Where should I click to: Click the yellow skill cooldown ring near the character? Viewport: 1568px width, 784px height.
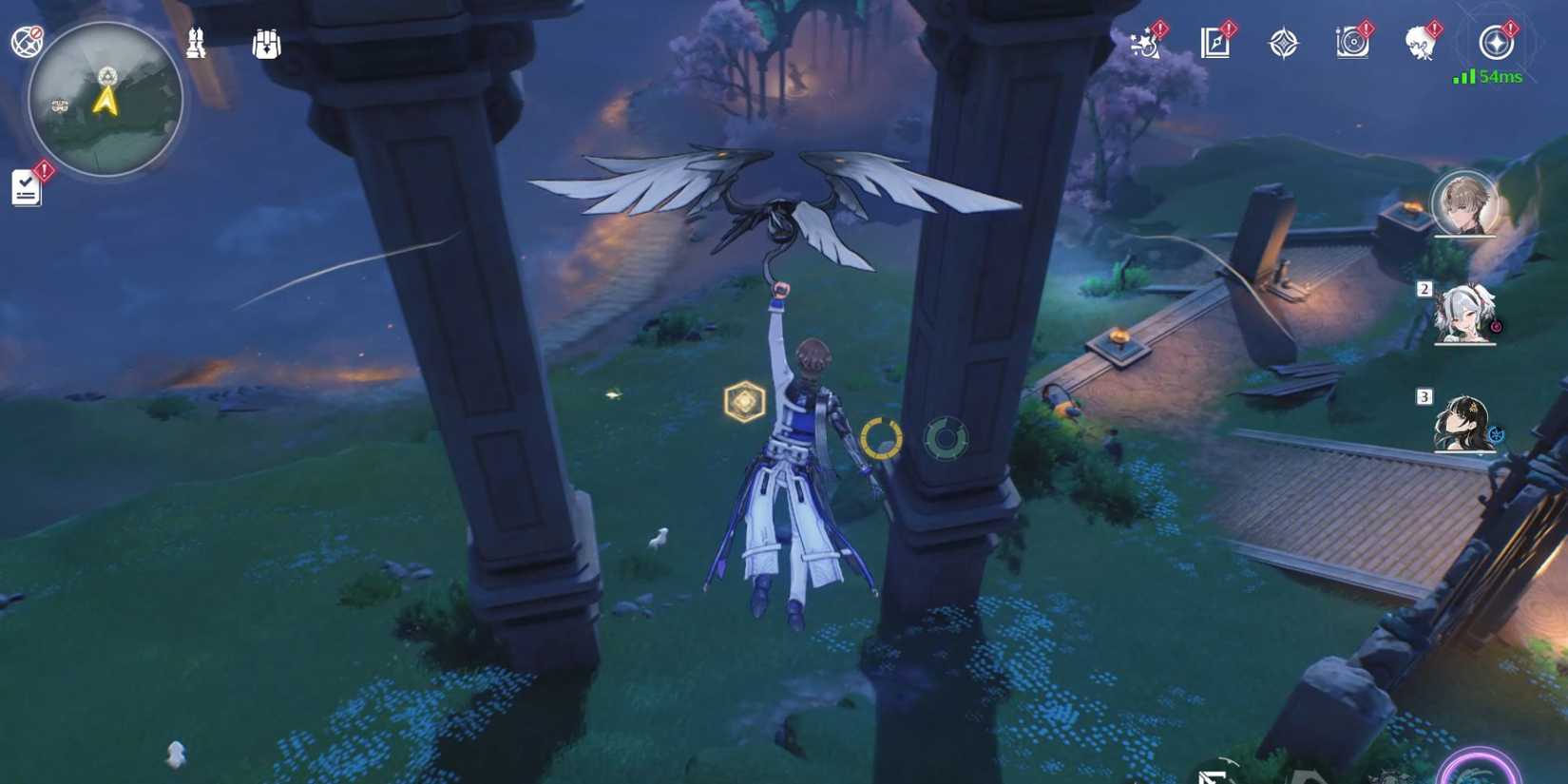[882, 439]
